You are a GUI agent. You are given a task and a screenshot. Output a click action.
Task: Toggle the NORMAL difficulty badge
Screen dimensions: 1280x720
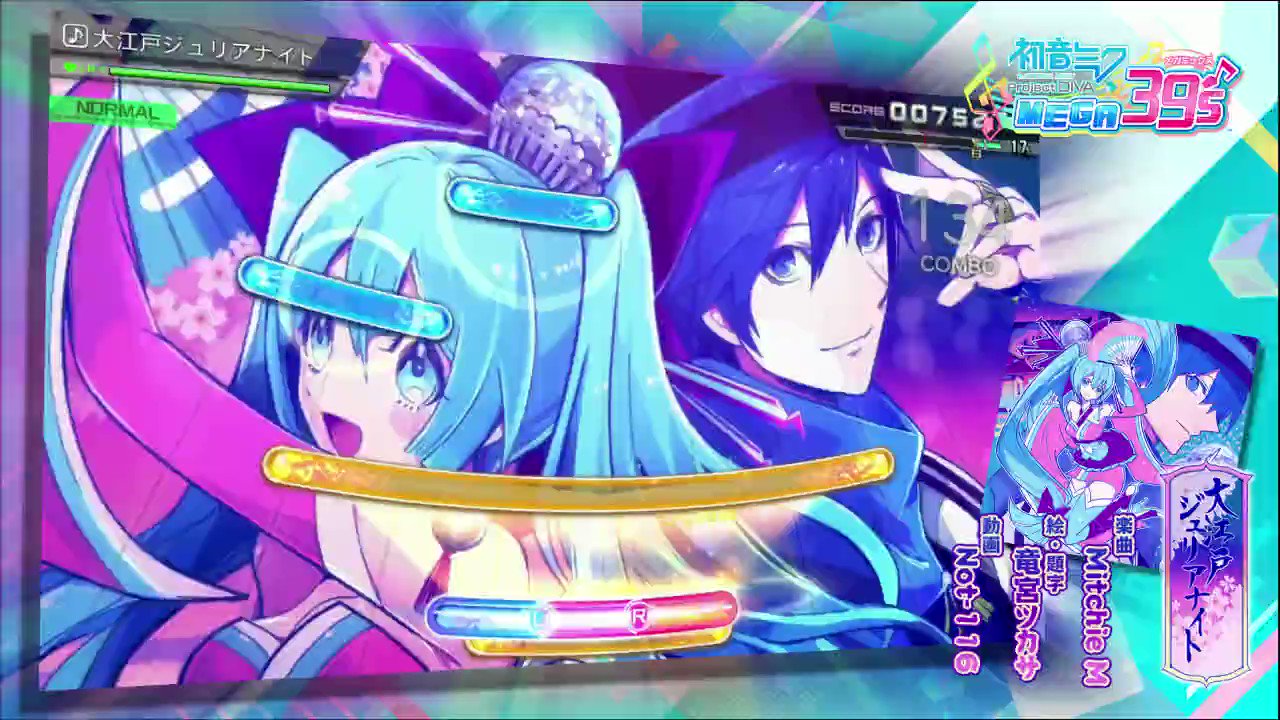113,113
